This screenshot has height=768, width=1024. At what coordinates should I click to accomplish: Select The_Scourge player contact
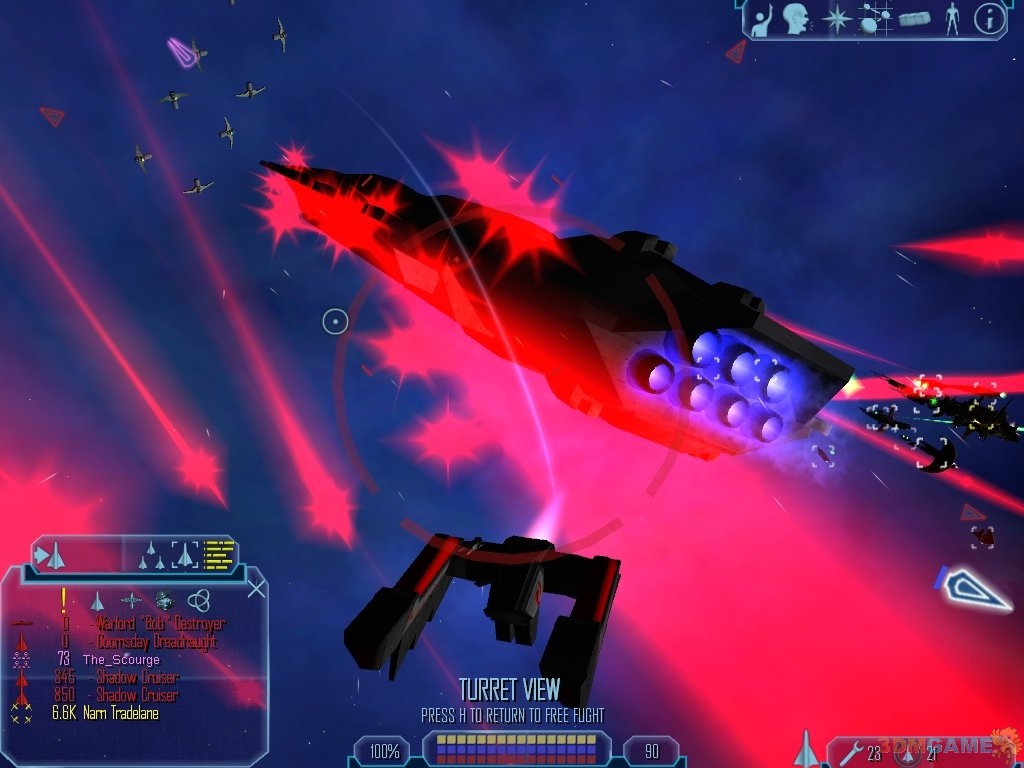coord(121,660)
